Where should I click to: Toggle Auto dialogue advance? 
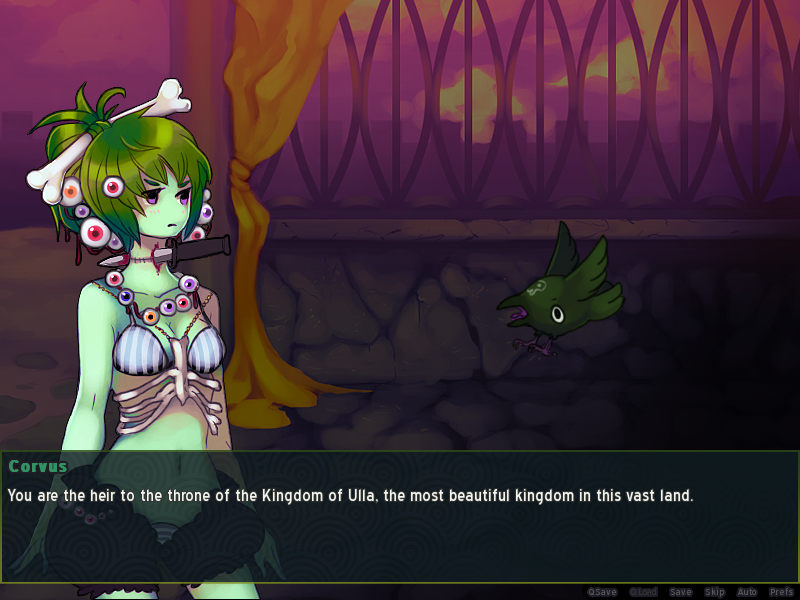click(x=747, y=592)
